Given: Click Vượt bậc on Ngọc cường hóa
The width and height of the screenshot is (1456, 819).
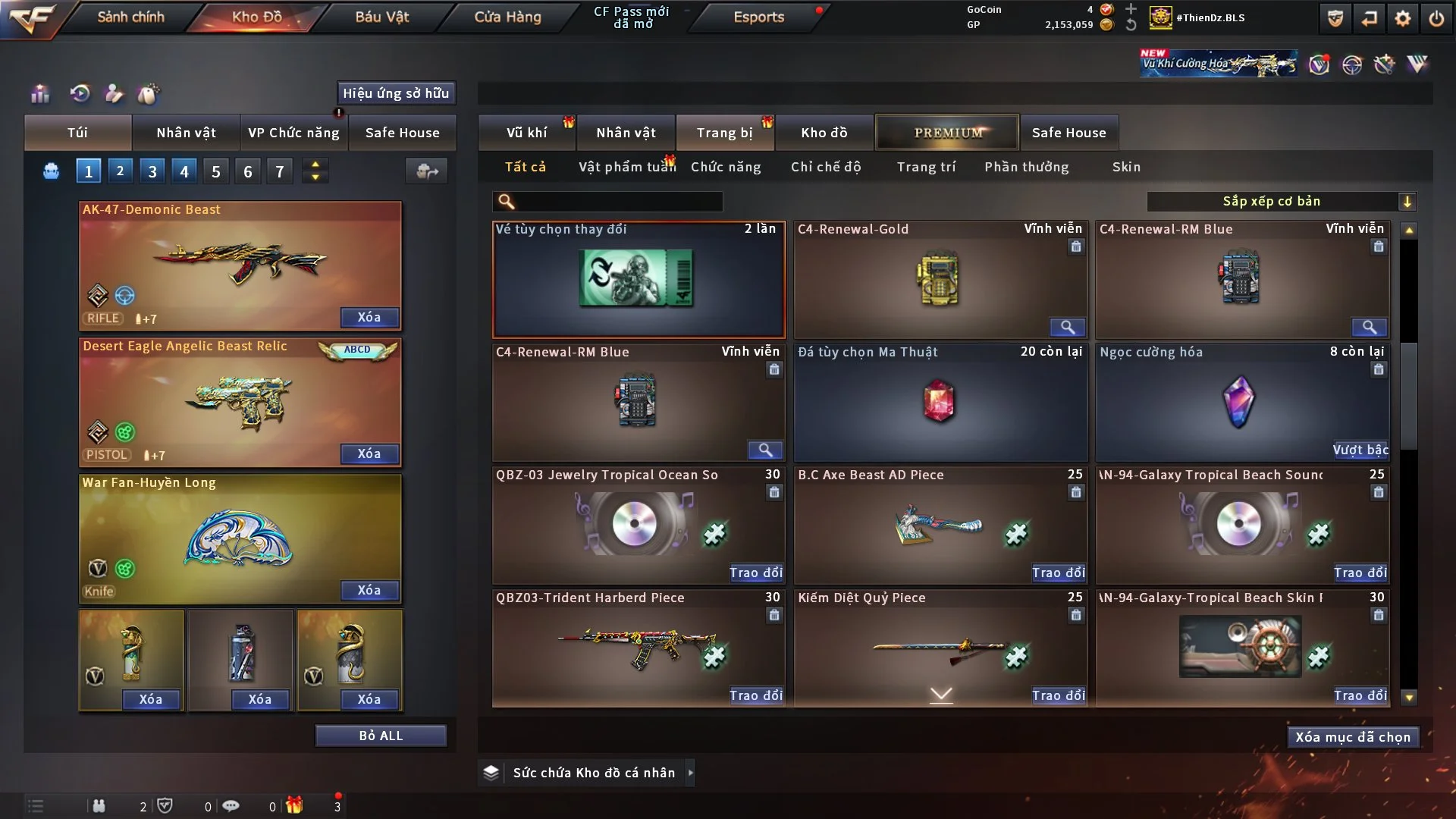Looking at the screenshot, I should click(x=1360, y=450).
